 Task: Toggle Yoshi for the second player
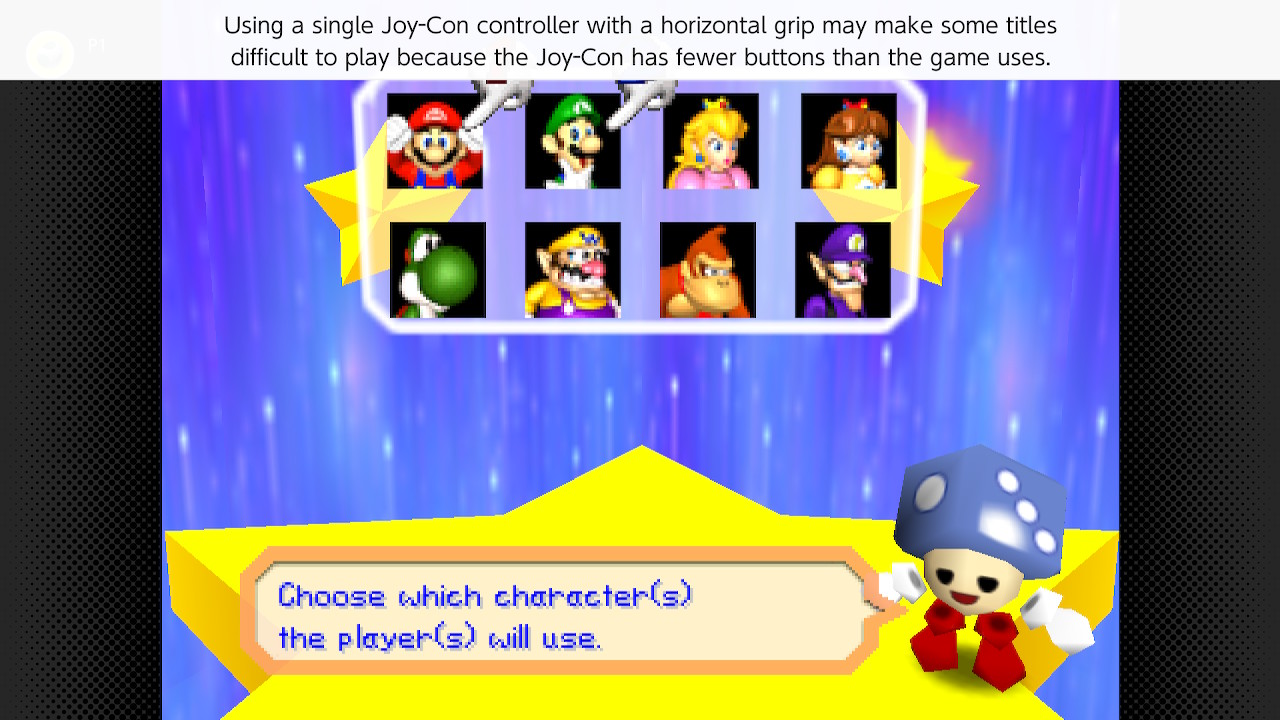tap(437, 270)
